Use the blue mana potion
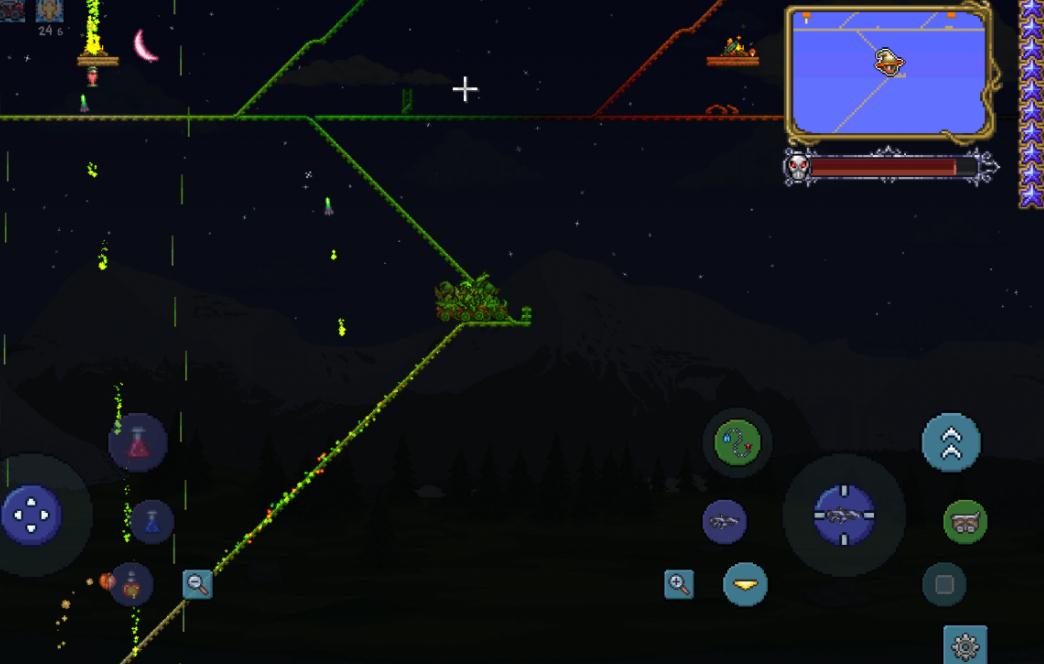The image size is (1044, 664). coord(152,521)
